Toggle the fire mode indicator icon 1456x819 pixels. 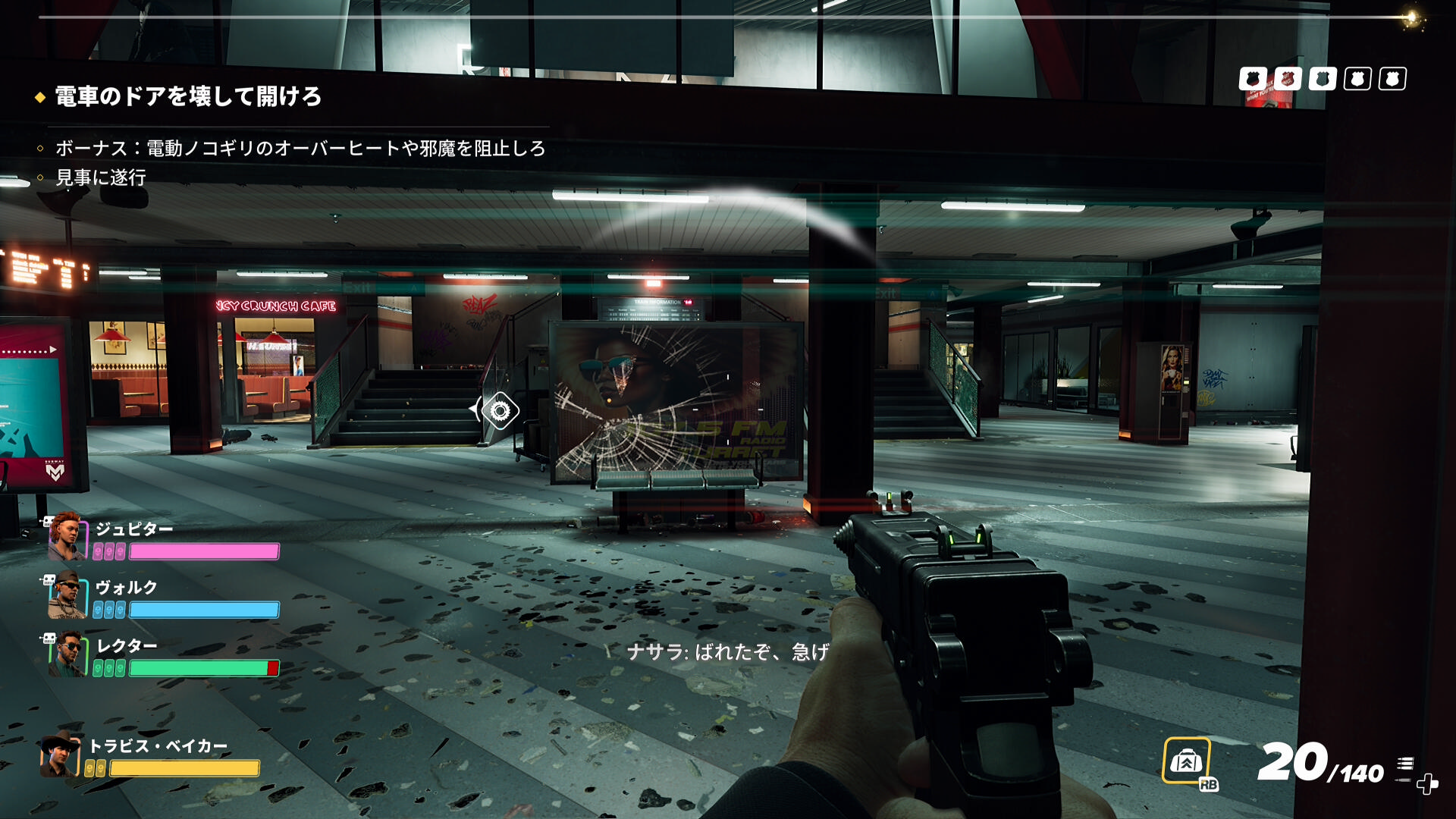pos(1405,767)
